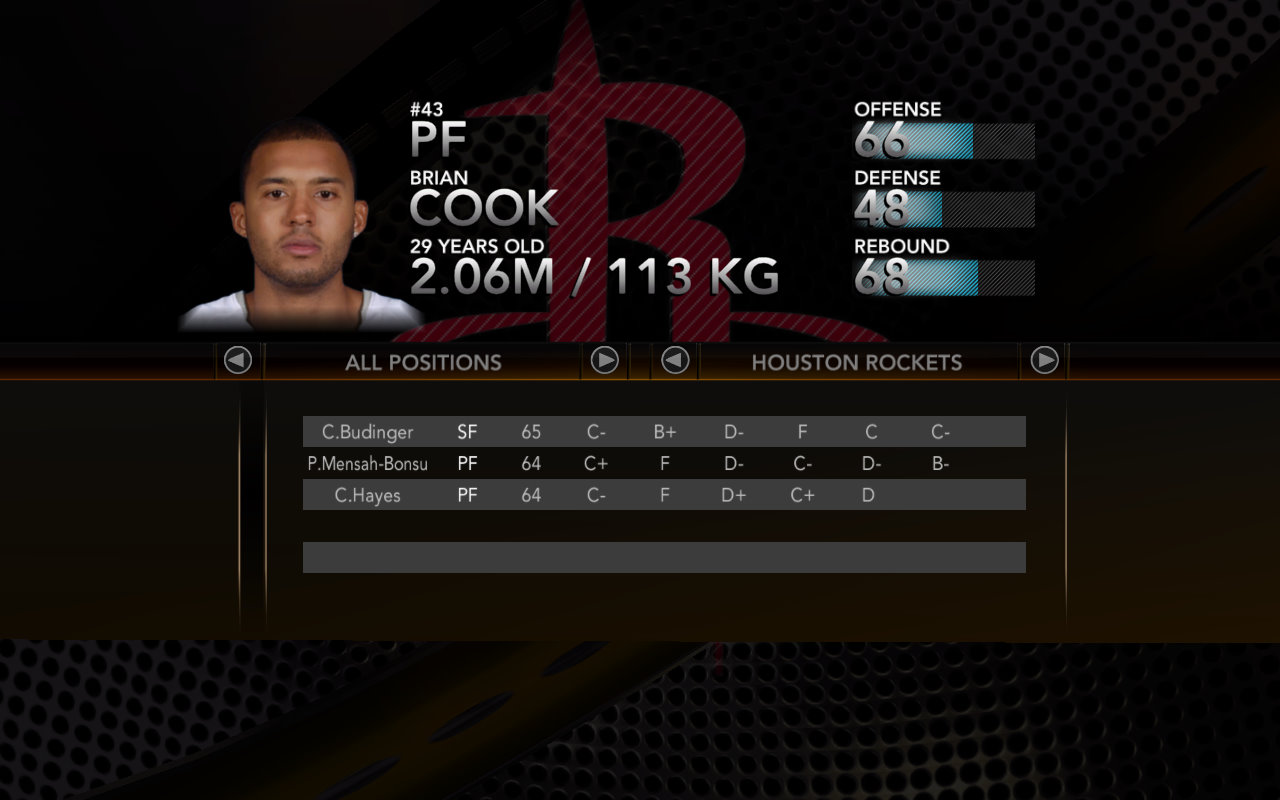Viewport: 1280px width, 800px height.
Task: Choose the C.Hayes player row
Action: point(664,494)
